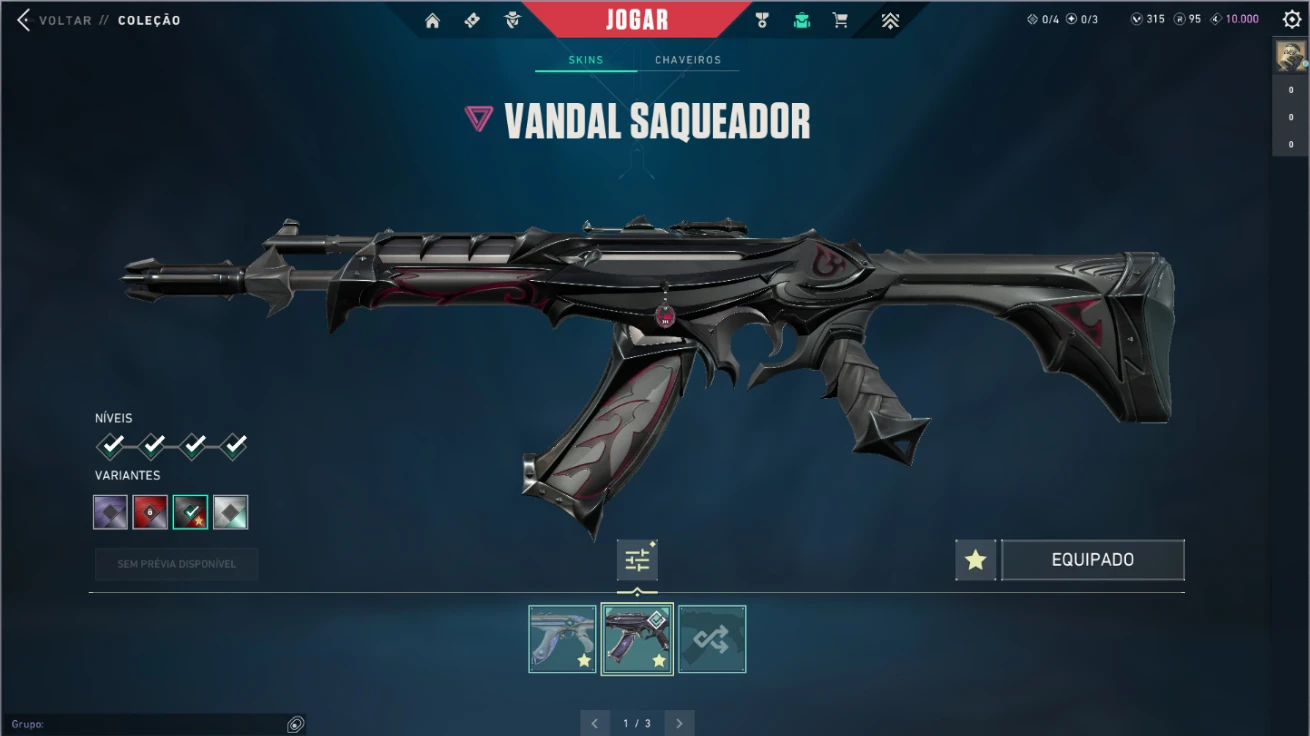
Task: Open the skin filter sliders button
Action: click(637, 560)
